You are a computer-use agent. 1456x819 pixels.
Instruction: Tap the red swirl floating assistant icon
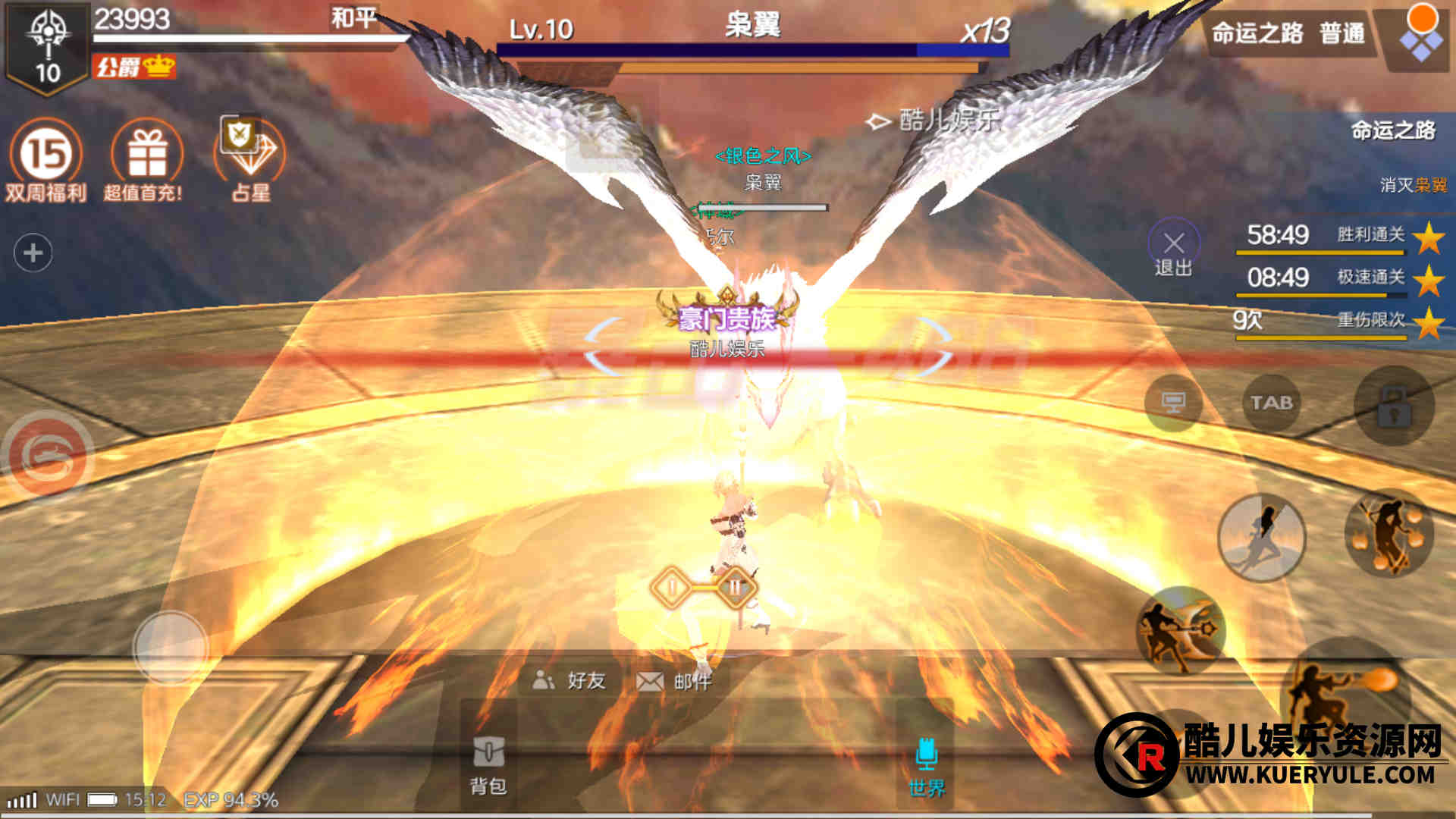pyautogui.click(x=48, y=454)
